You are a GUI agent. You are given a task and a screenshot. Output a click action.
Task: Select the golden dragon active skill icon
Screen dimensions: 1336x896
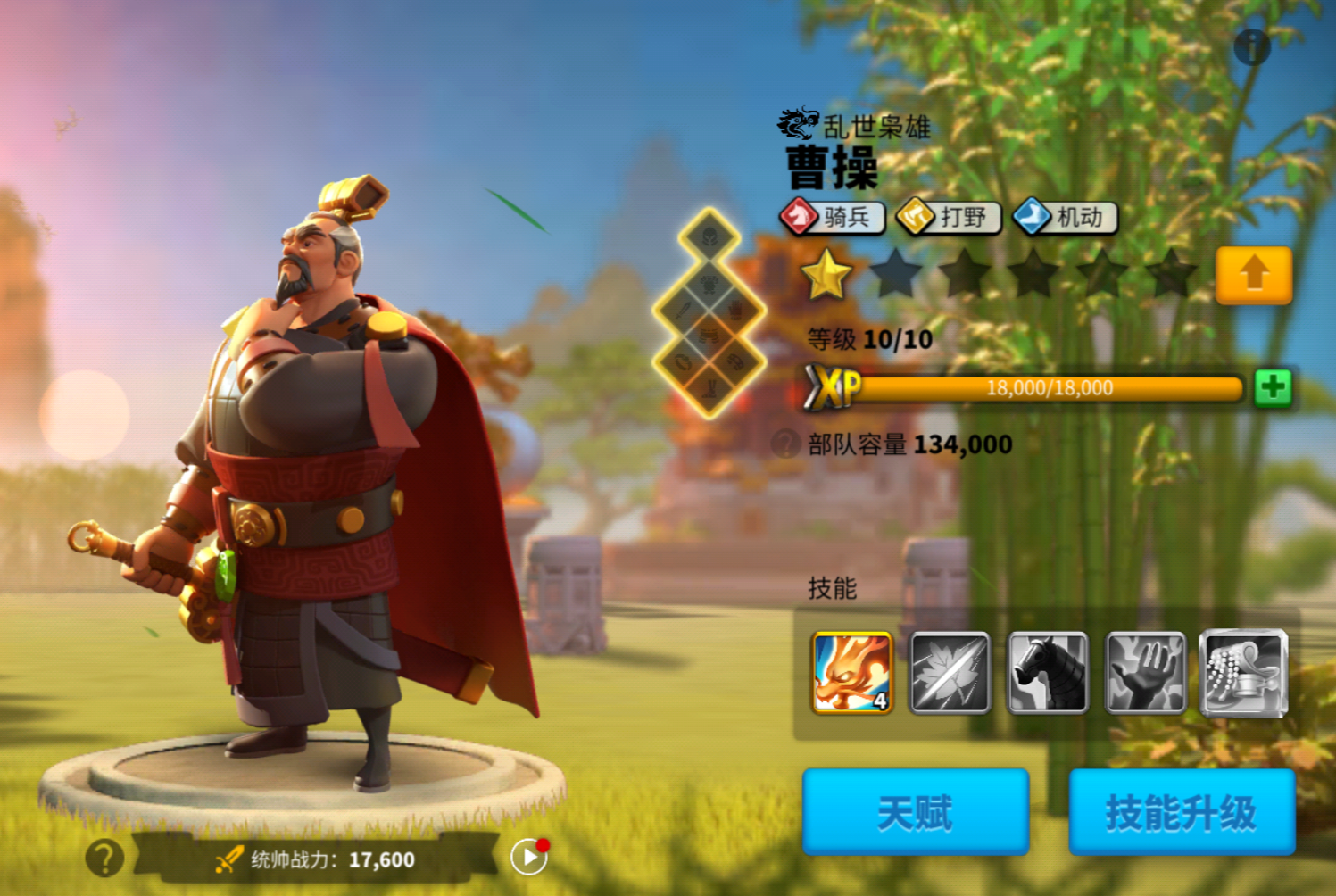[851, 673]
